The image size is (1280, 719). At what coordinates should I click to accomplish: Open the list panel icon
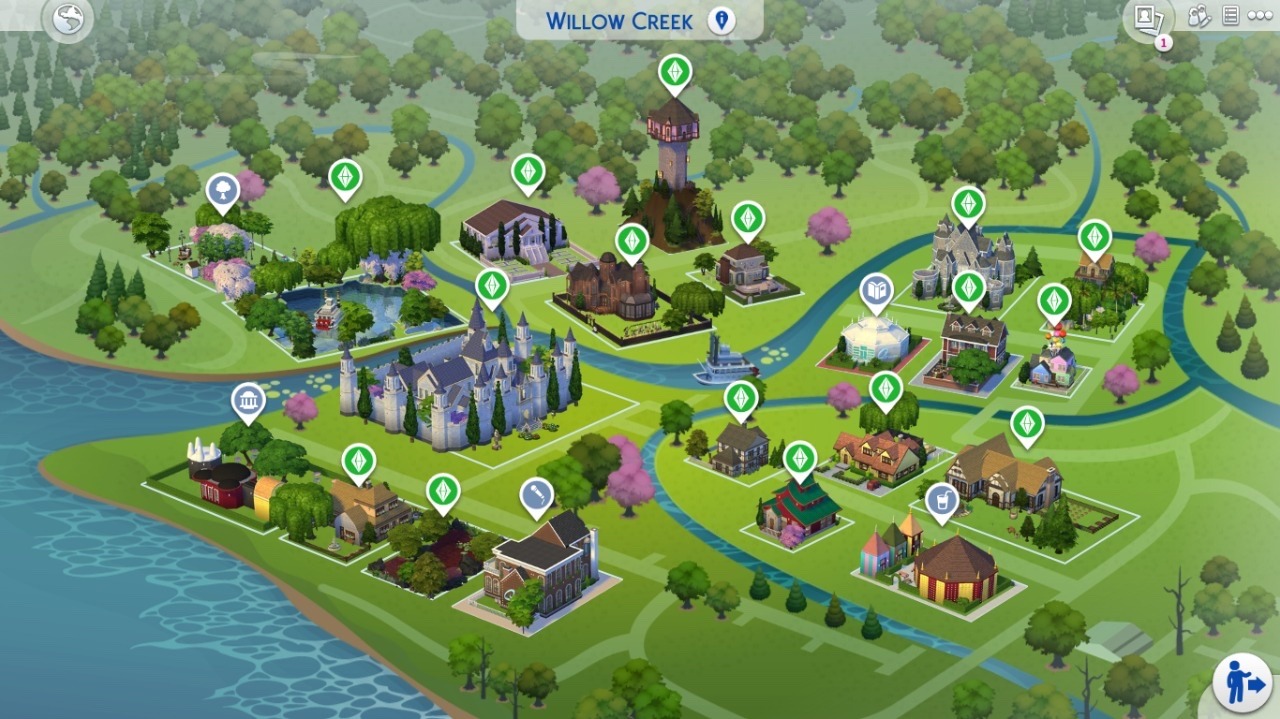tap(1230, 16)
